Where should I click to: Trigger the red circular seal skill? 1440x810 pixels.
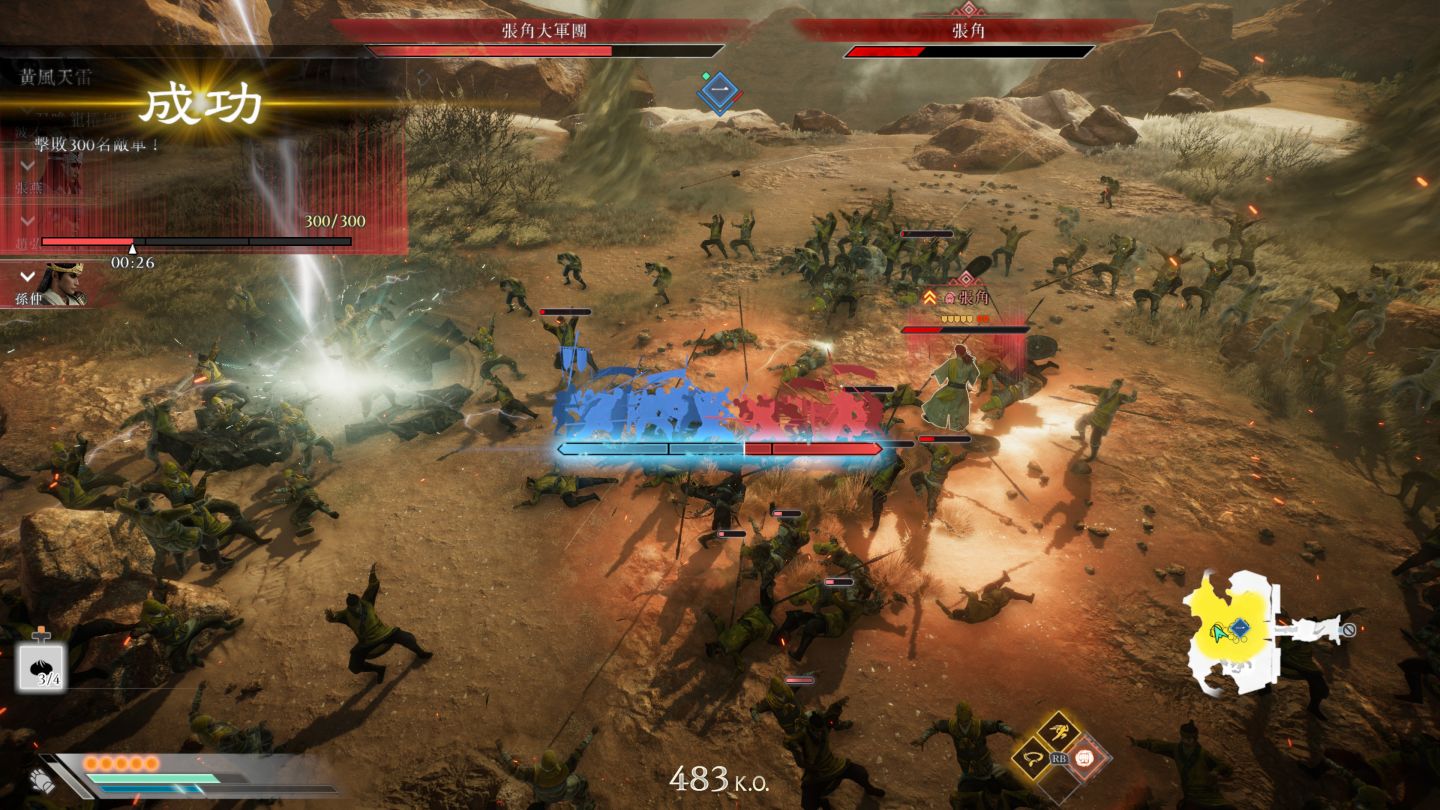tap(1084, 758)
